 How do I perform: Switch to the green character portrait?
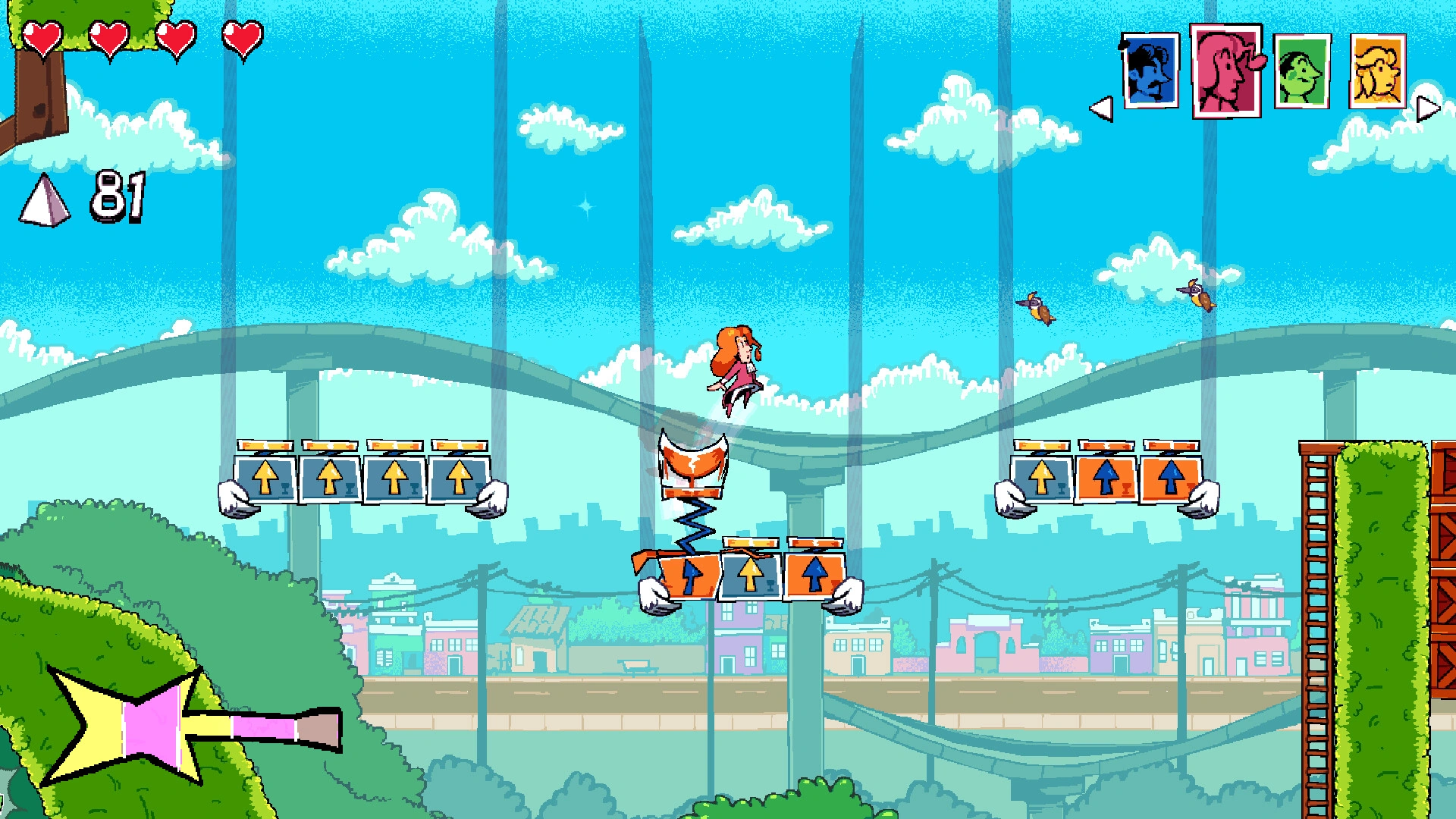[x=1301, y=71]
